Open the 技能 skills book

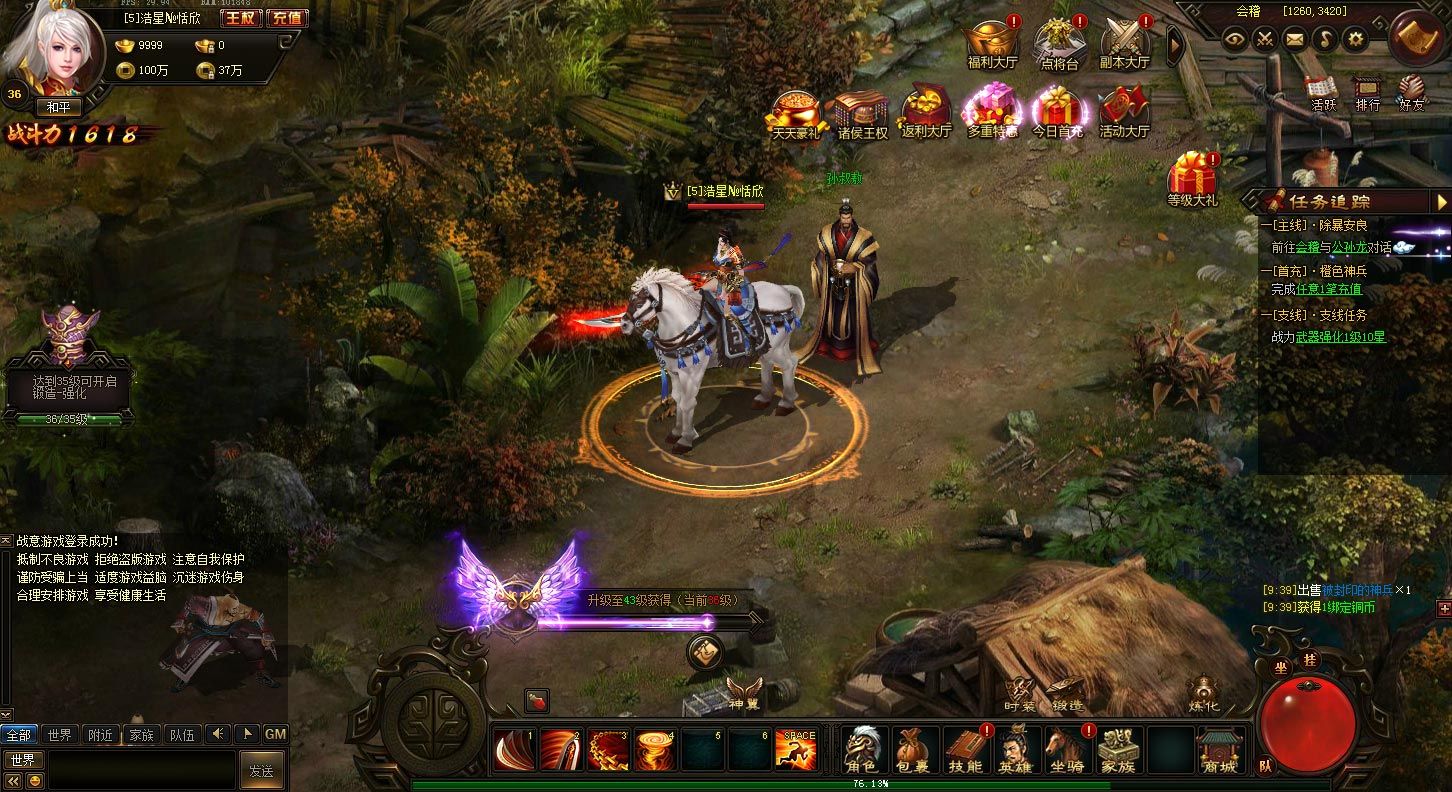964,749
